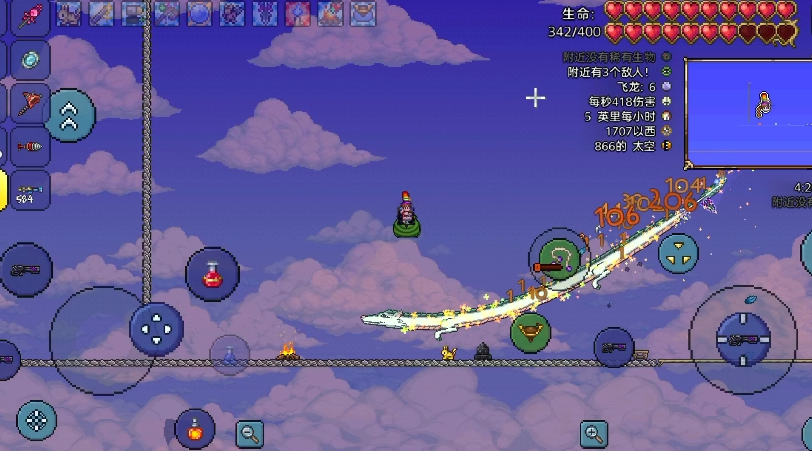Activate the orange buff potion quick button
Viewport: 812px width, 451px height.
click(194, 430)
